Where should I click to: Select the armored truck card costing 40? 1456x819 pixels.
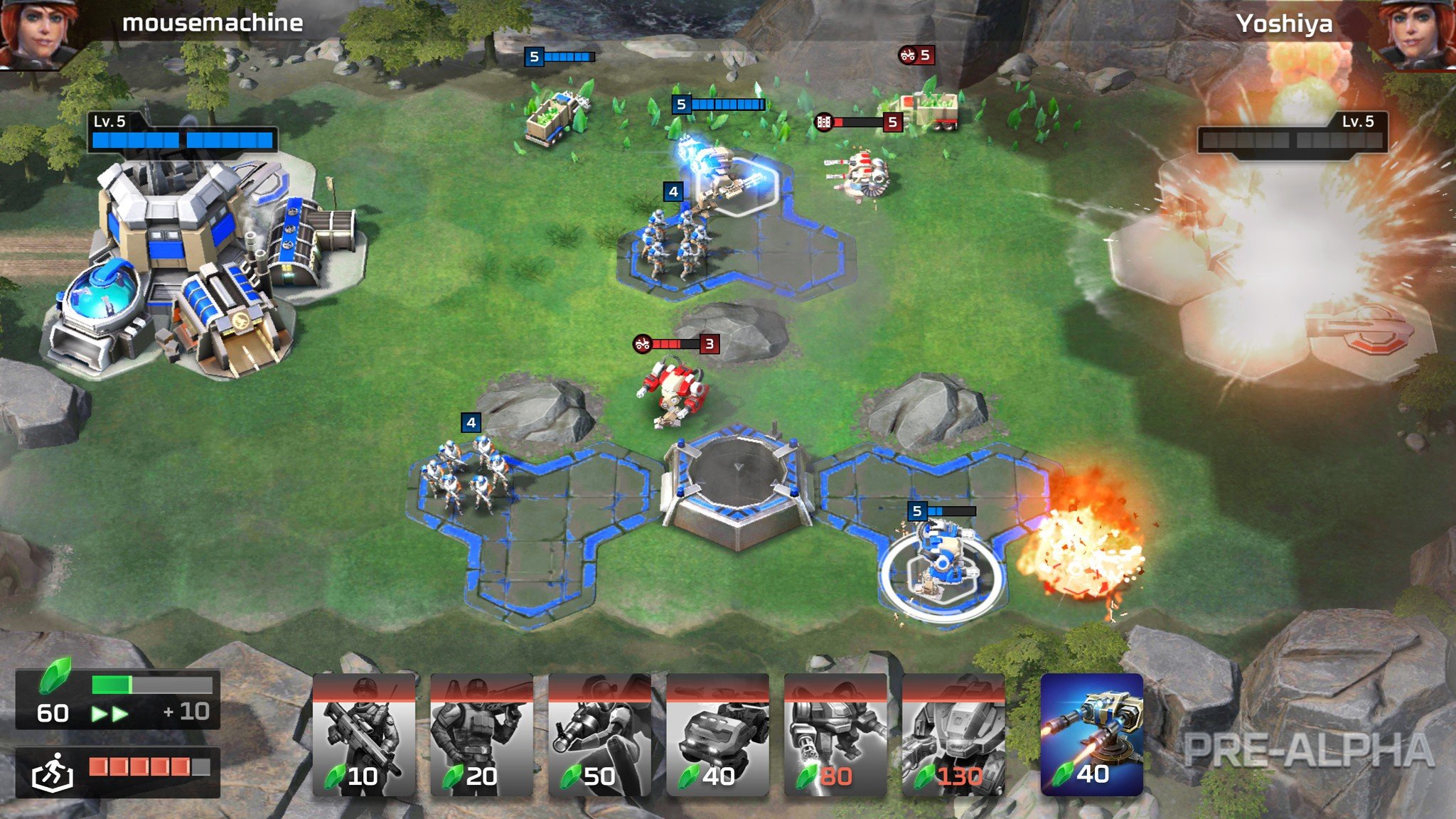[717, 736]
